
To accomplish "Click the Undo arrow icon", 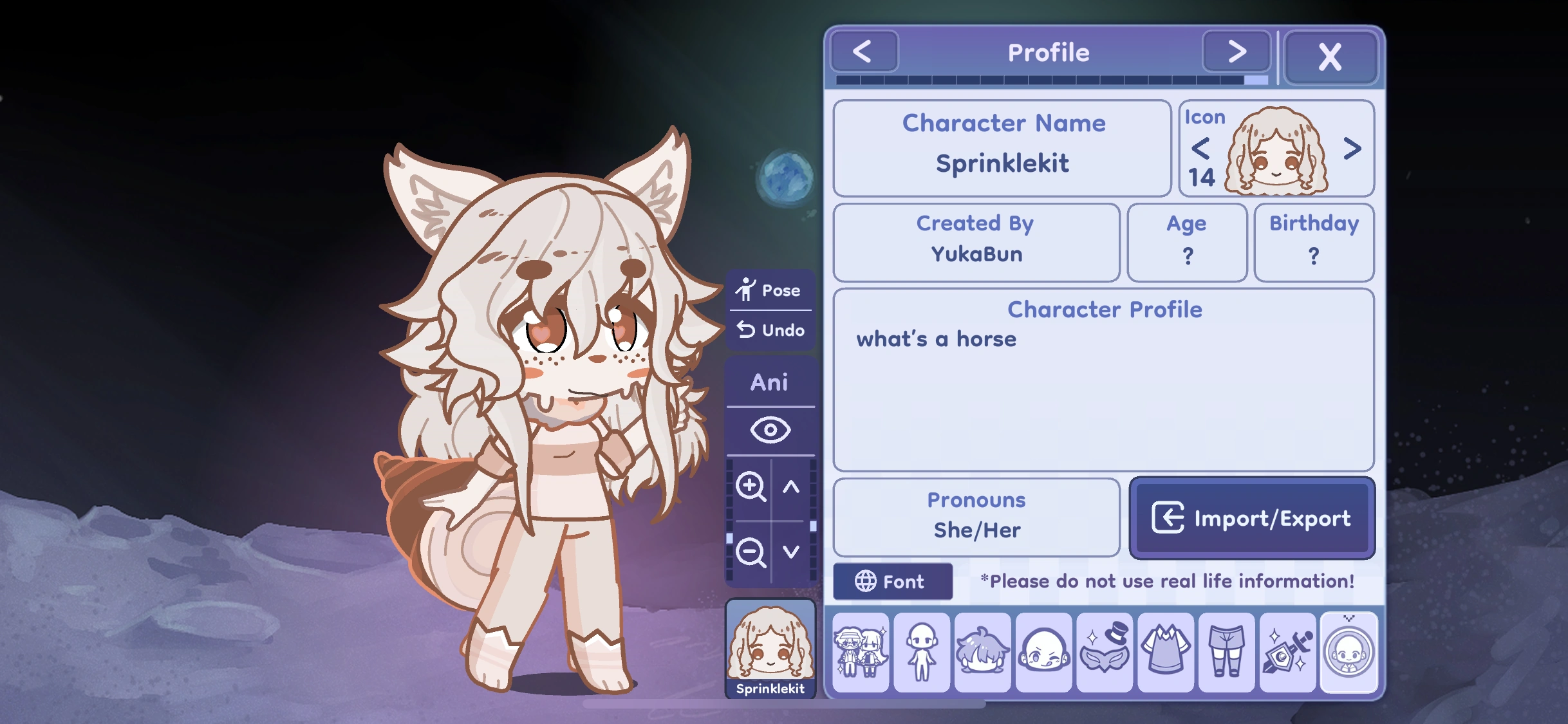I will (747, 330).
